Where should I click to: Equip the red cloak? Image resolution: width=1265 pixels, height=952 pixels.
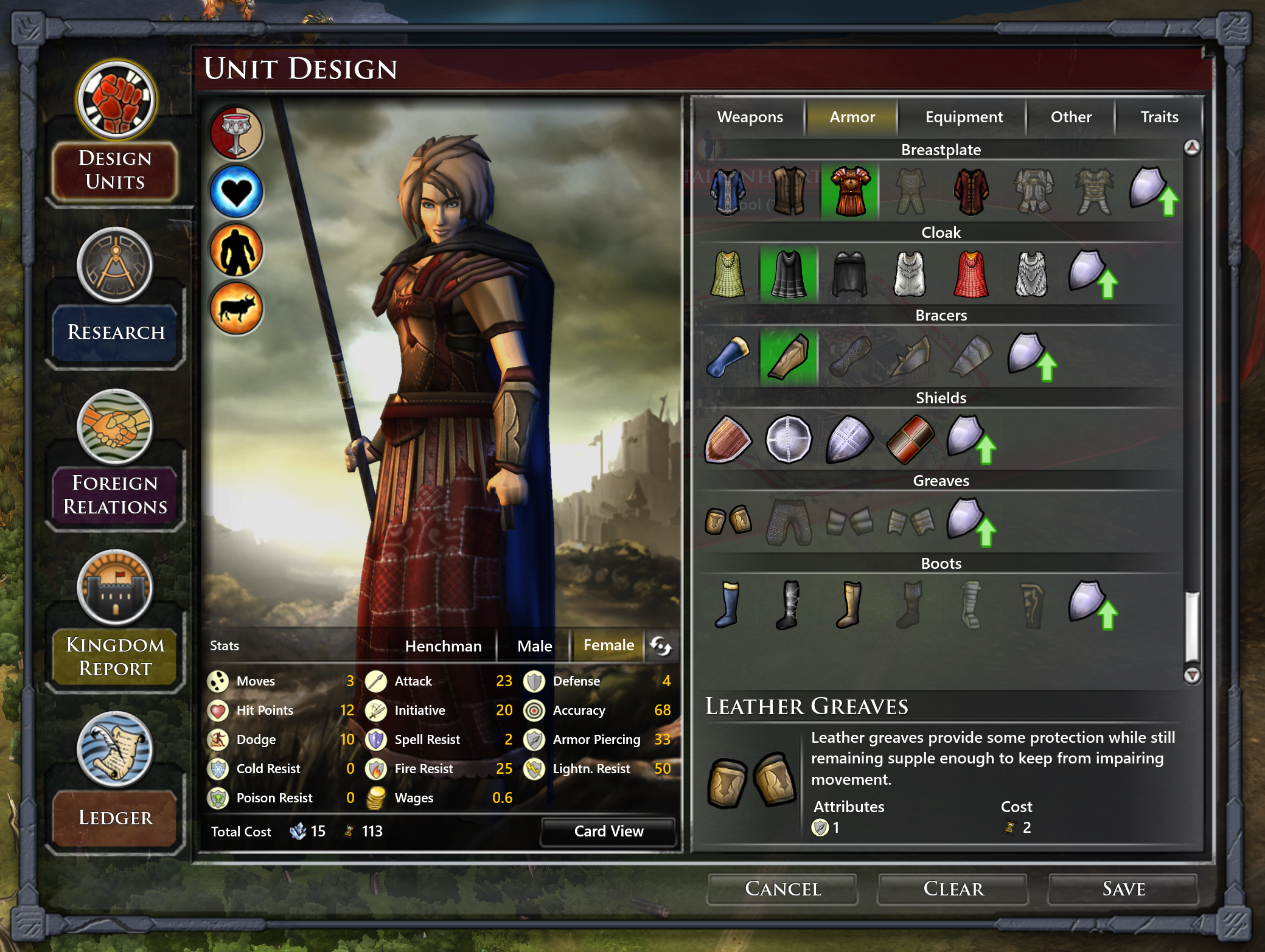[x=971, y=274]
